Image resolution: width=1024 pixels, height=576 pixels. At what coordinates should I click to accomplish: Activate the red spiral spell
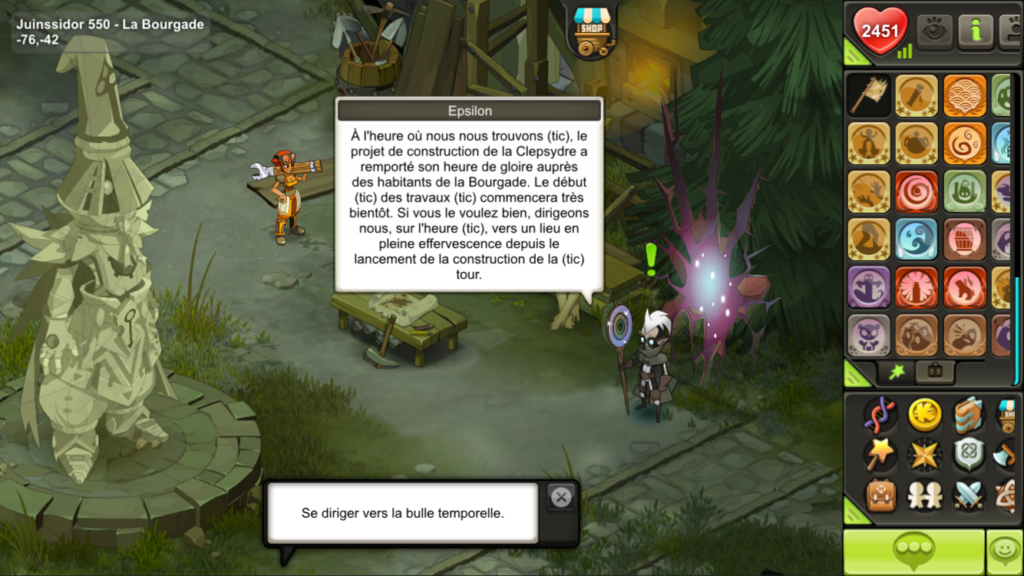pos(917,191)
